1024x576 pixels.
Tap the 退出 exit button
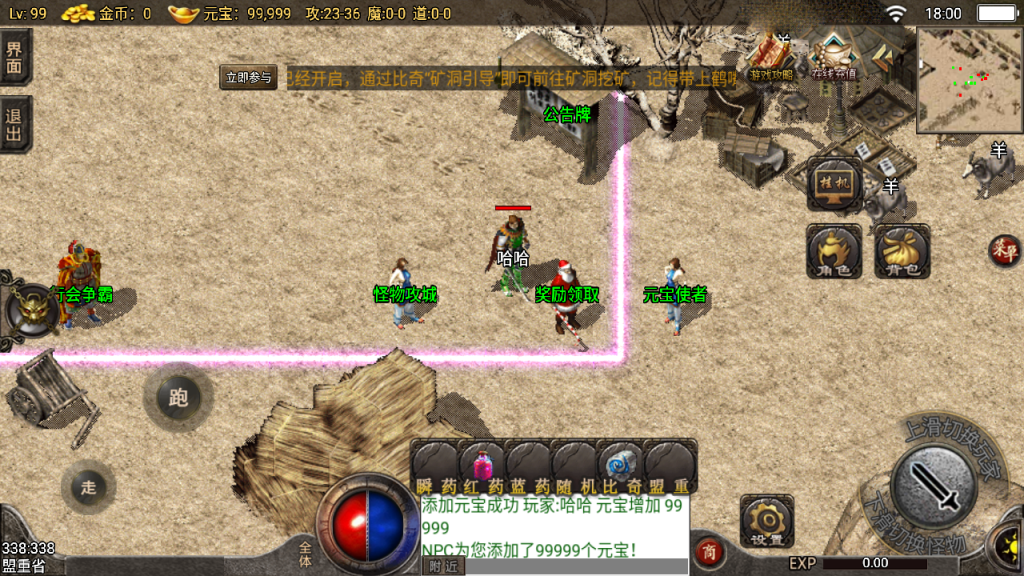[15, 124]
